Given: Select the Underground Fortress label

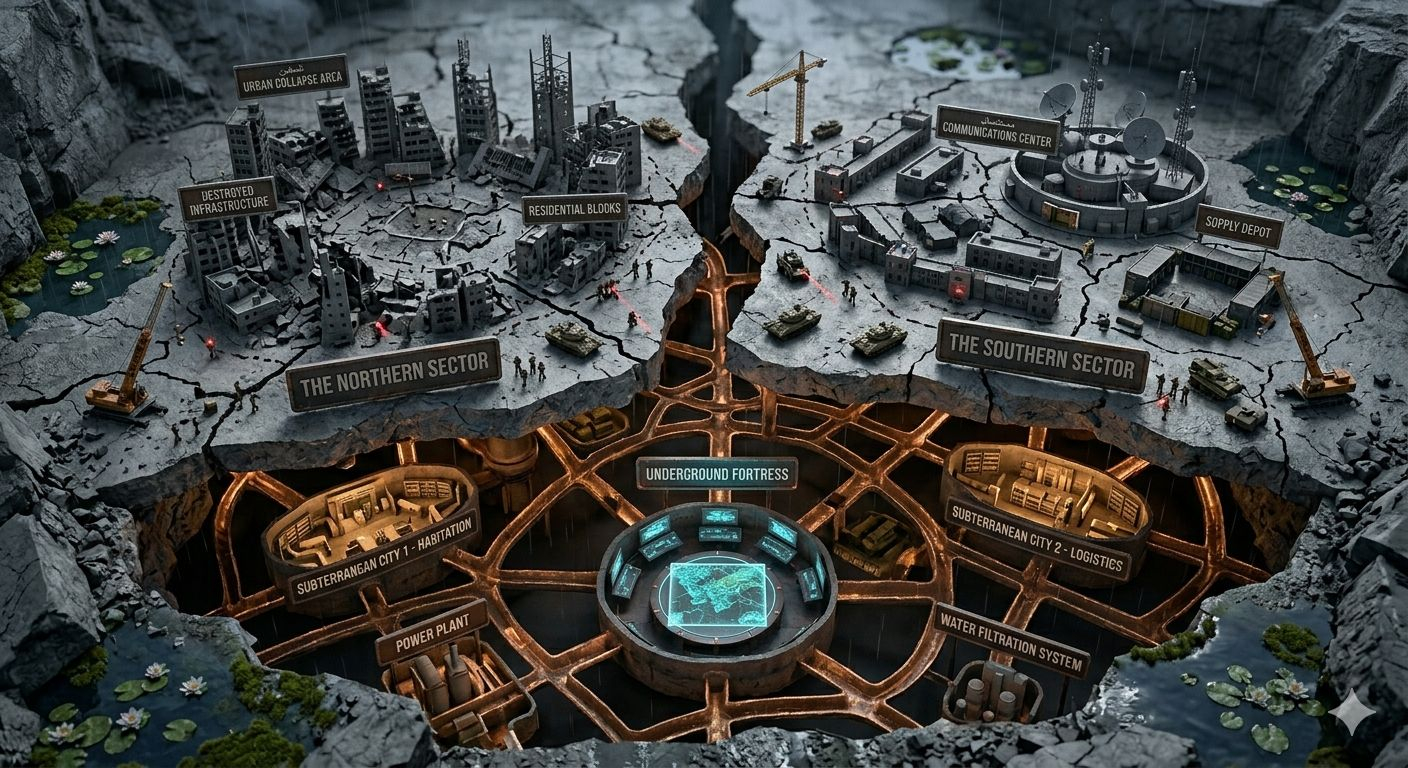Looking at the screenshot, I should 716,473.
